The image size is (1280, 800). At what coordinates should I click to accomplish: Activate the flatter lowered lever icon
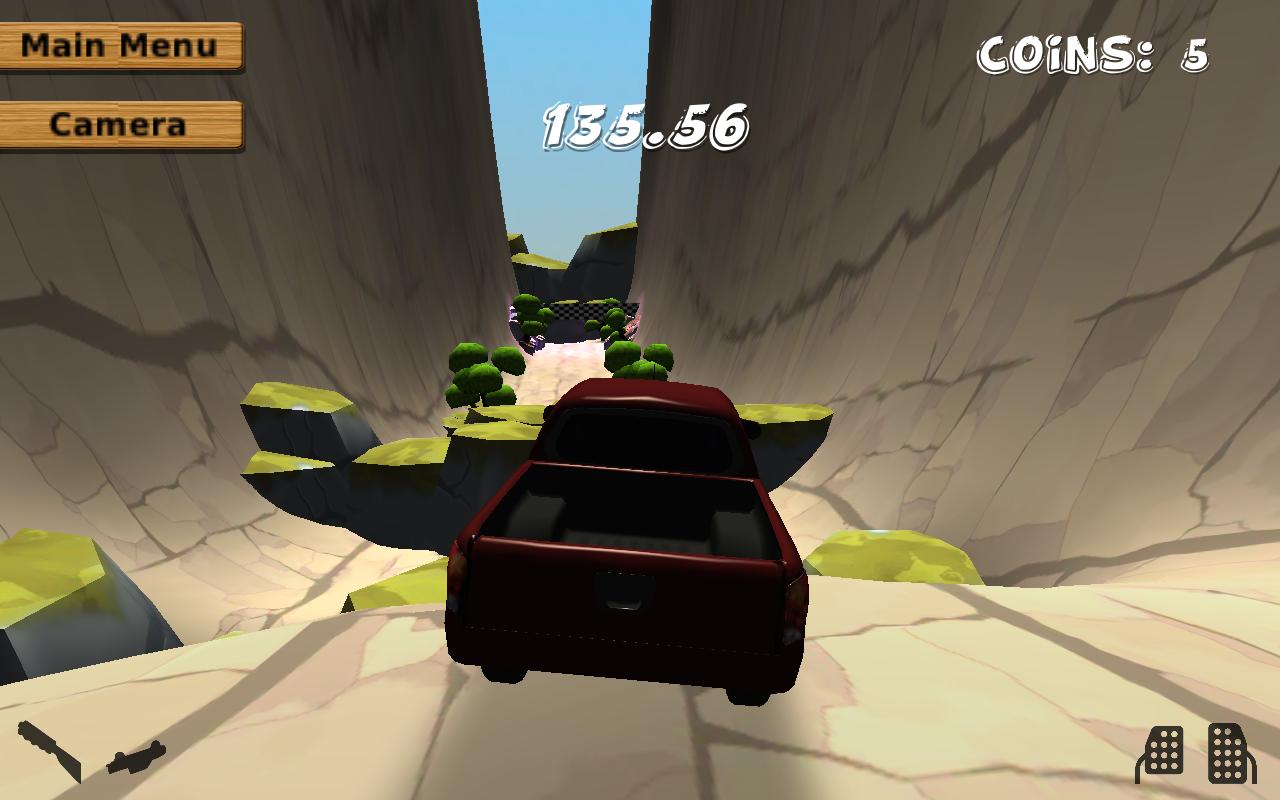click(136, 757)
